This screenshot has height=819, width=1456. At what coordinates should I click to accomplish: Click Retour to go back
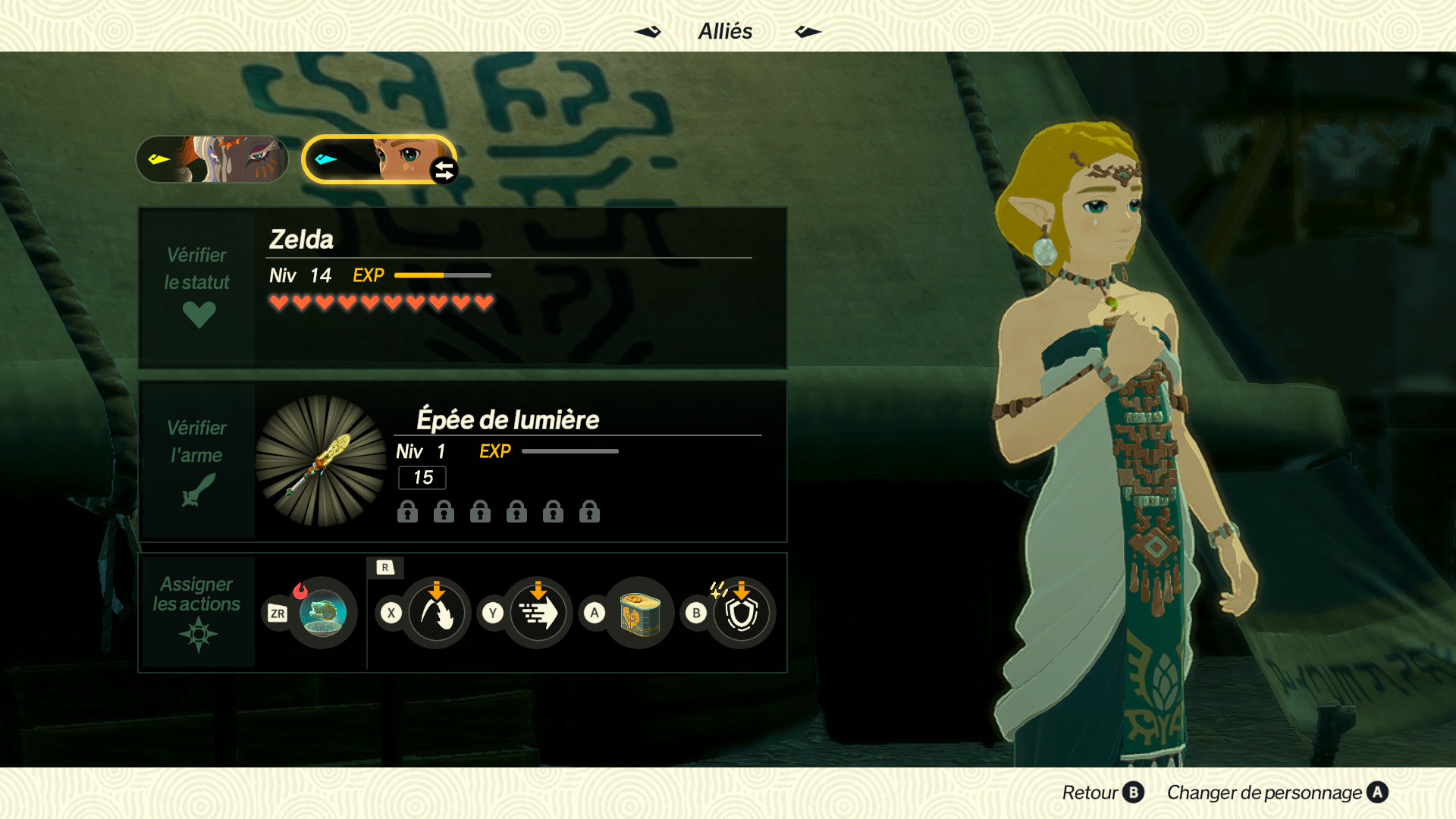pyautogui.click(x=1102, y=792)
